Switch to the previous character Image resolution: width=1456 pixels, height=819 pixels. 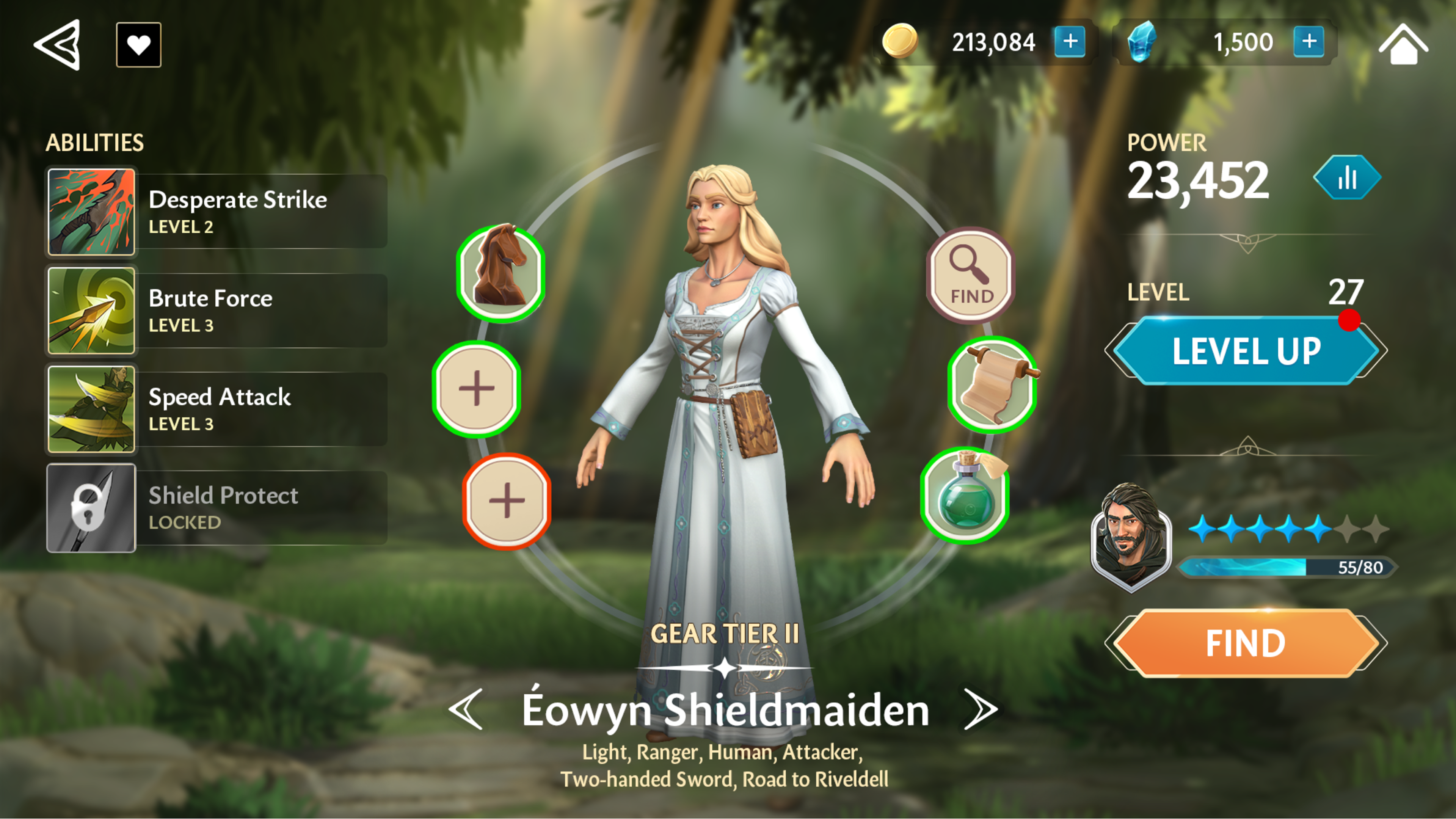pyautogui.click(x=466, y=709)
